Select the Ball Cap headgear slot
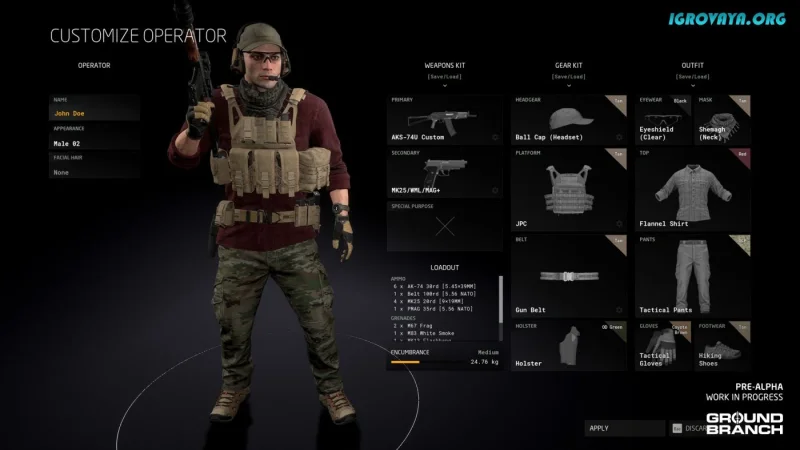 pos(569,120)
